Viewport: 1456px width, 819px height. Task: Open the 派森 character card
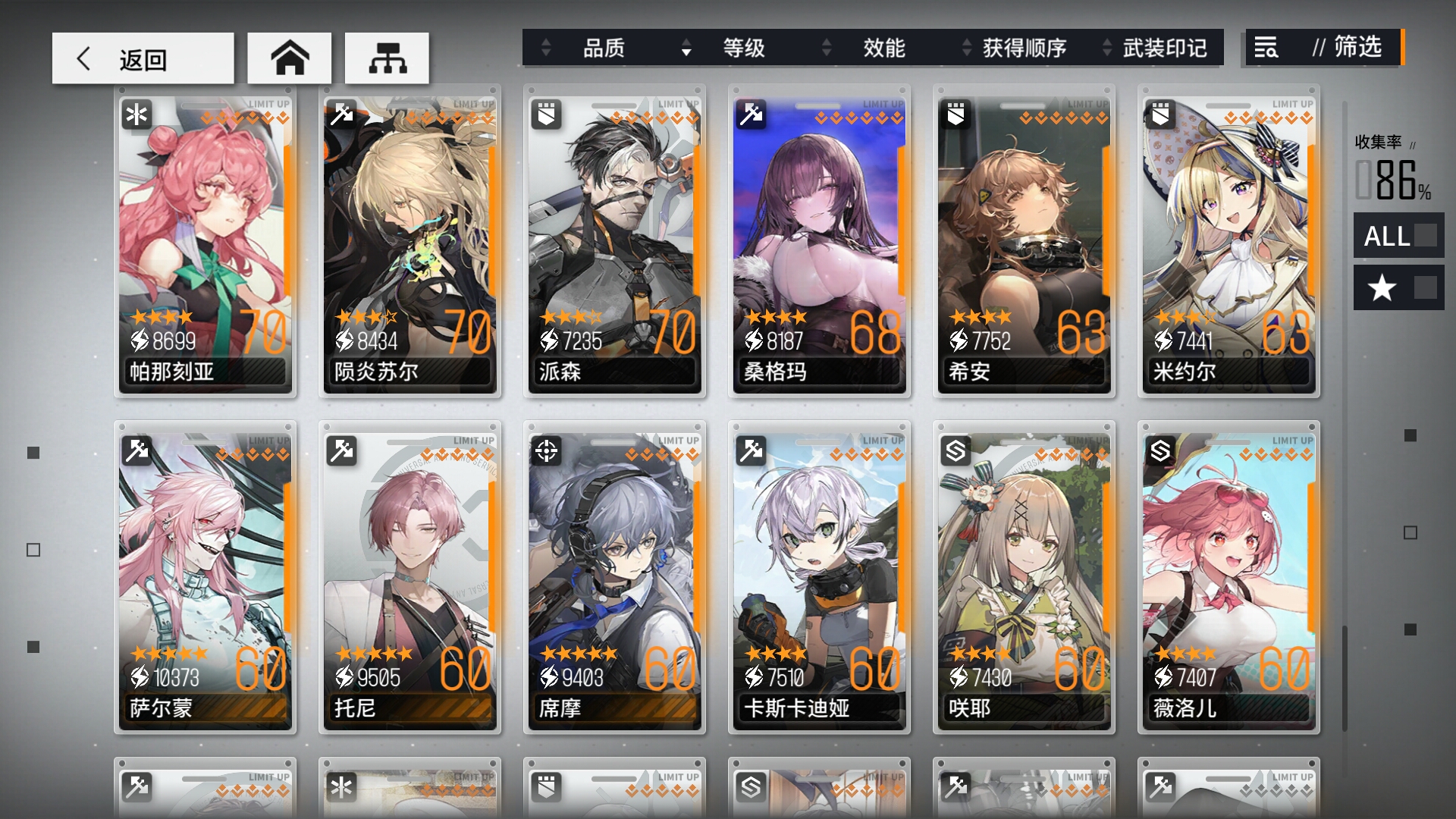click(615, 243)
